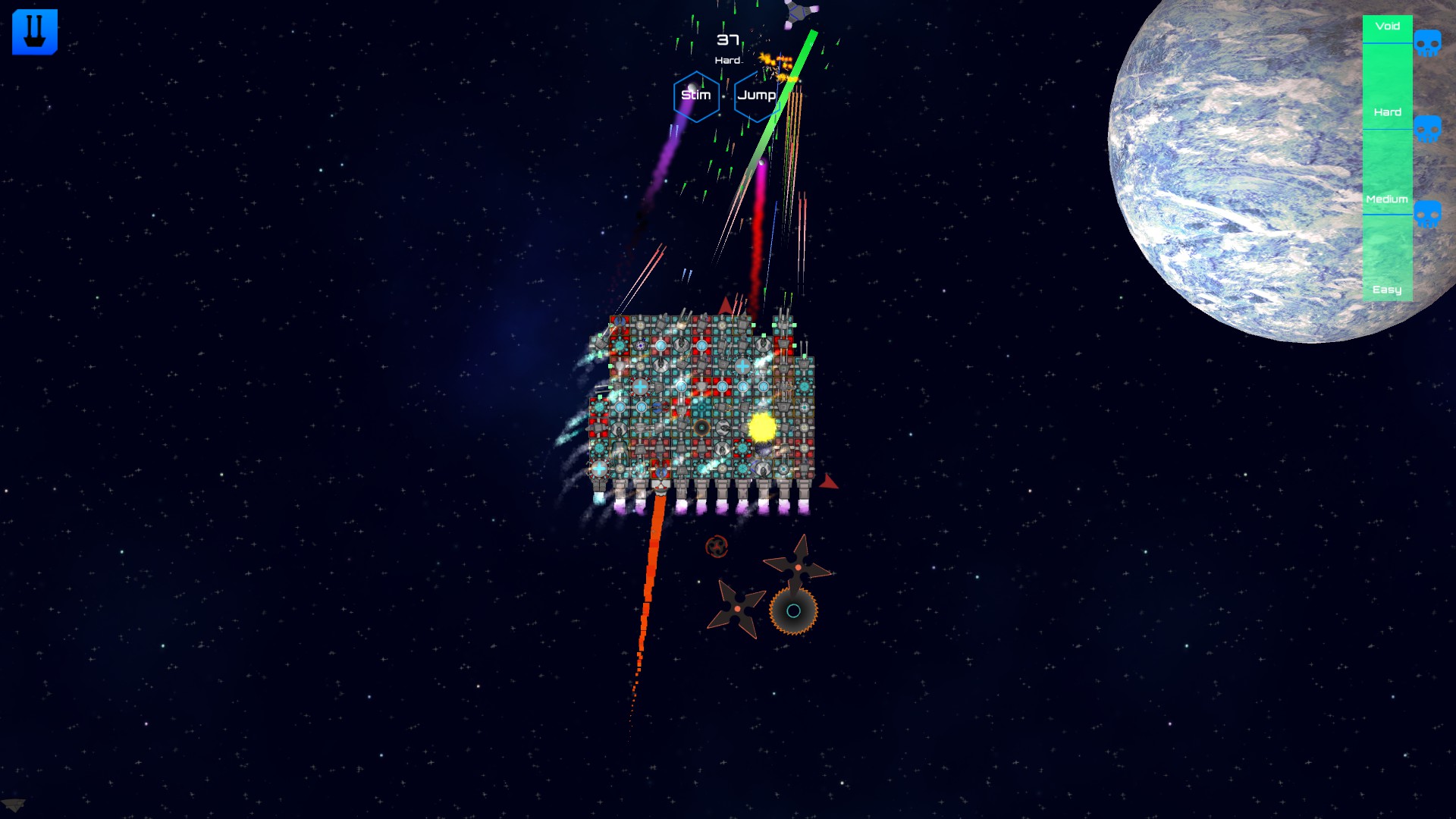This screenshot has height=819, width=1456.
Task: Activate the Jump hexagonal ability
Action: [755, 95]
